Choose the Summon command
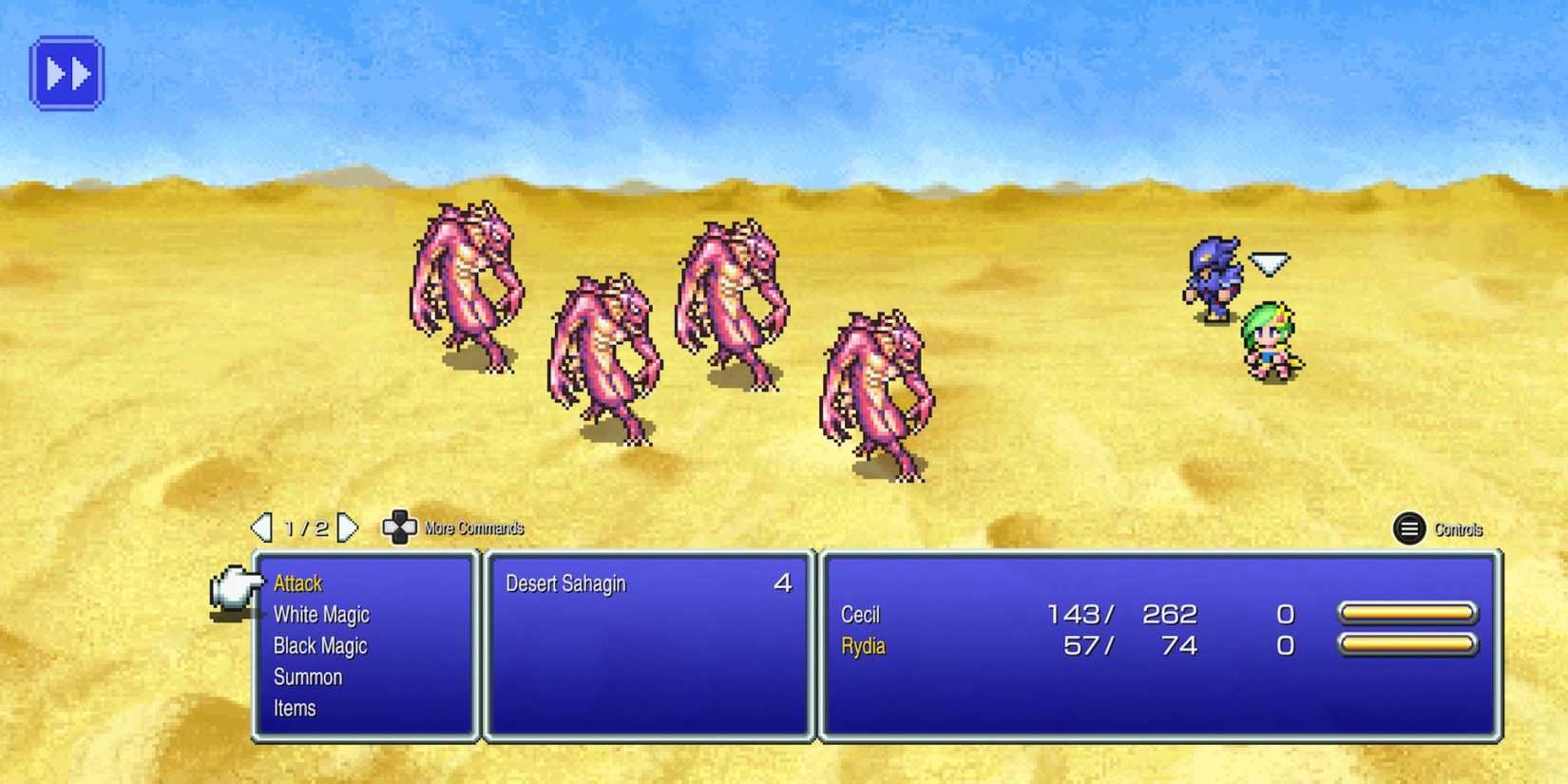1568x784 pixels. point(308,677)
